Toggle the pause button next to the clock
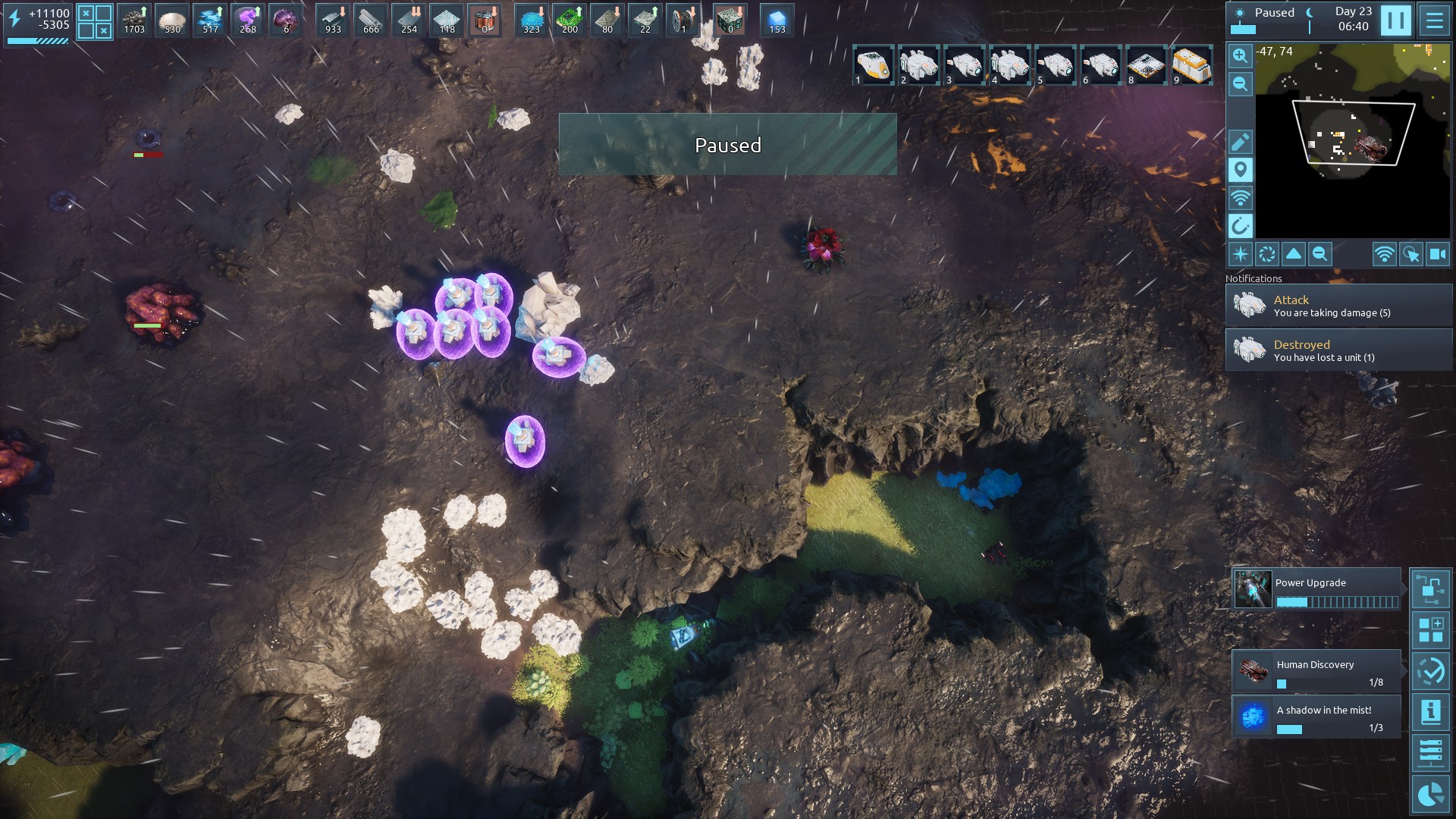Image resolution: width=1456 pixels, height=819 pixels. (1395, 20)
